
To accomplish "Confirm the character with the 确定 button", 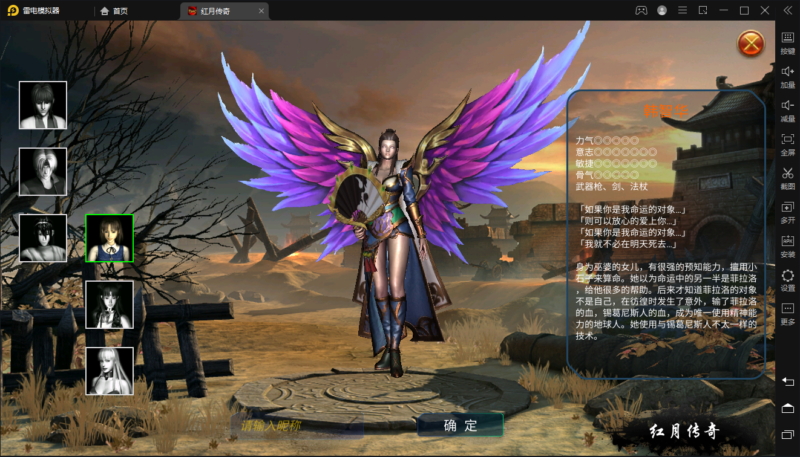I will (x=460, y=425).
